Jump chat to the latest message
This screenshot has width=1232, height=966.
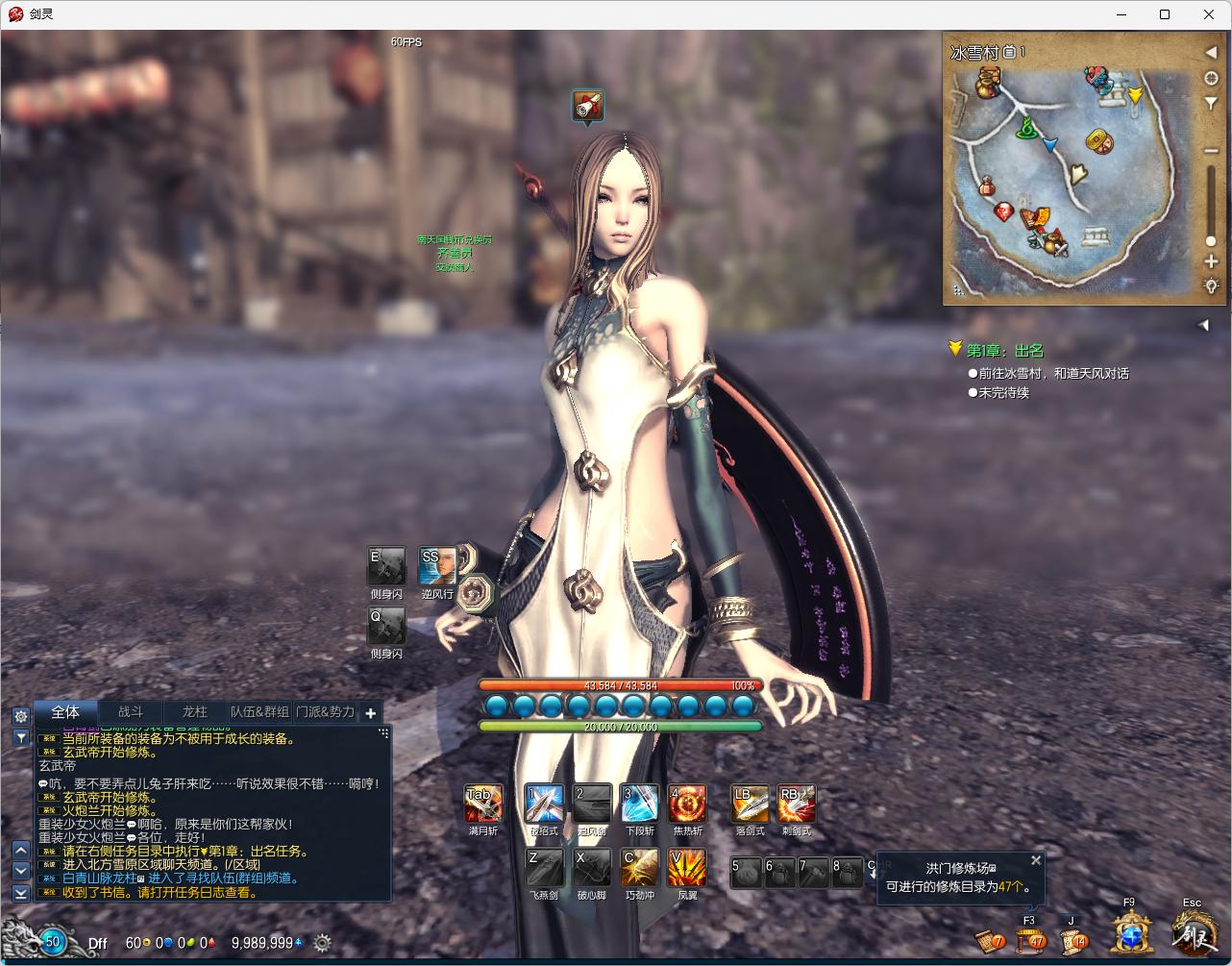20,893
